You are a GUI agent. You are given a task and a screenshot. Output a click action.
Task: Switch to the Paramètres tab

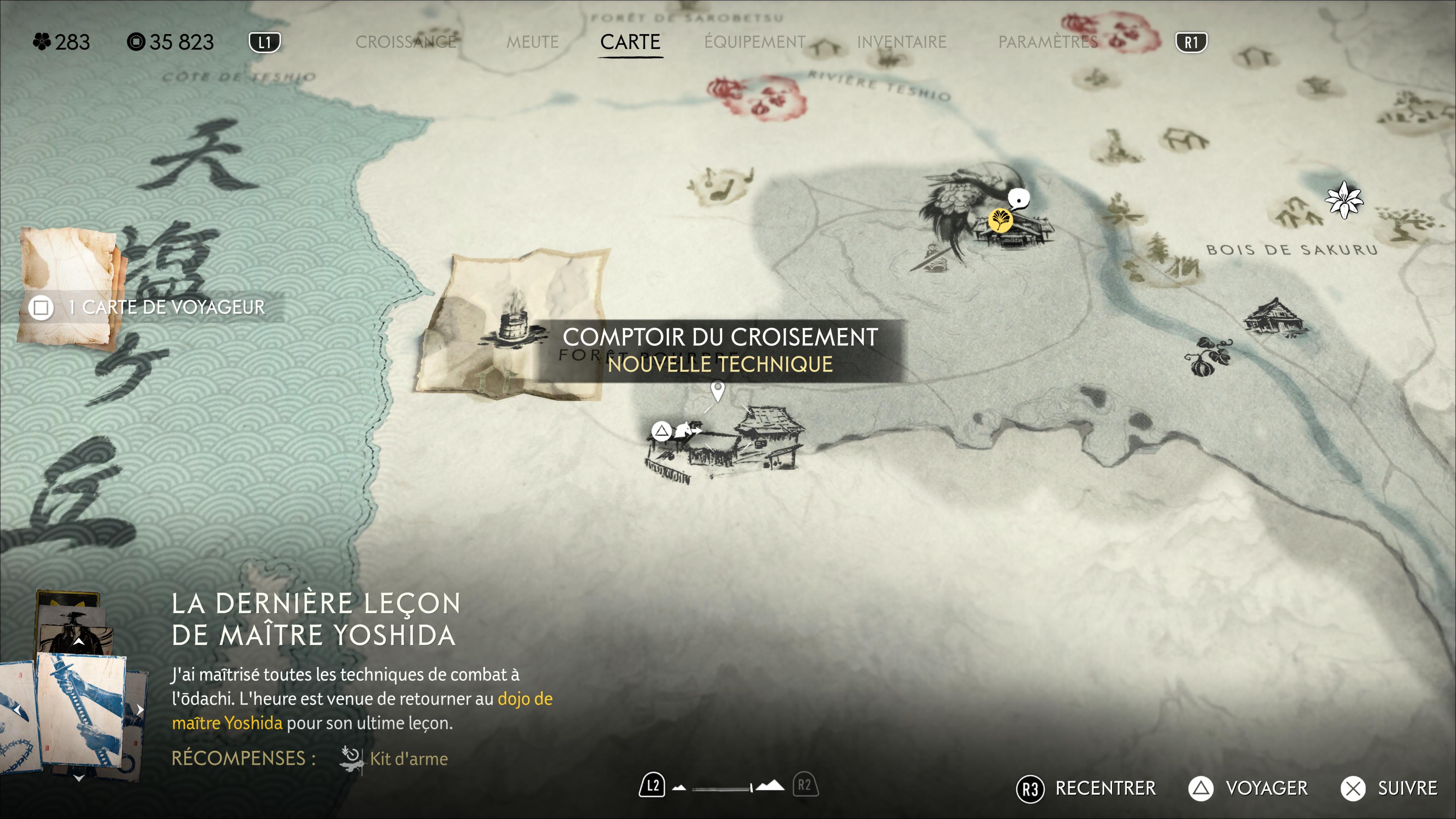[x=1048, y=42]
